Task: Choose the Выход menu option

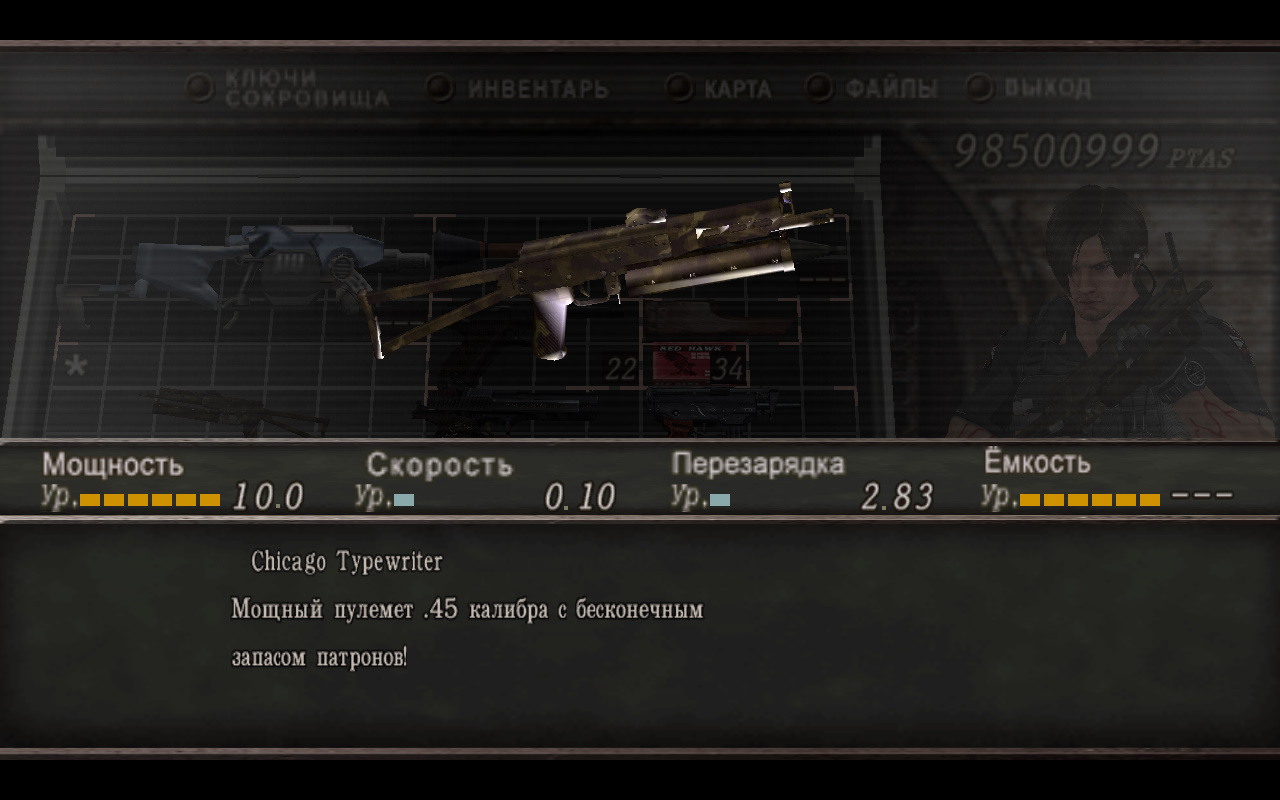Action: coord(1046,88)
